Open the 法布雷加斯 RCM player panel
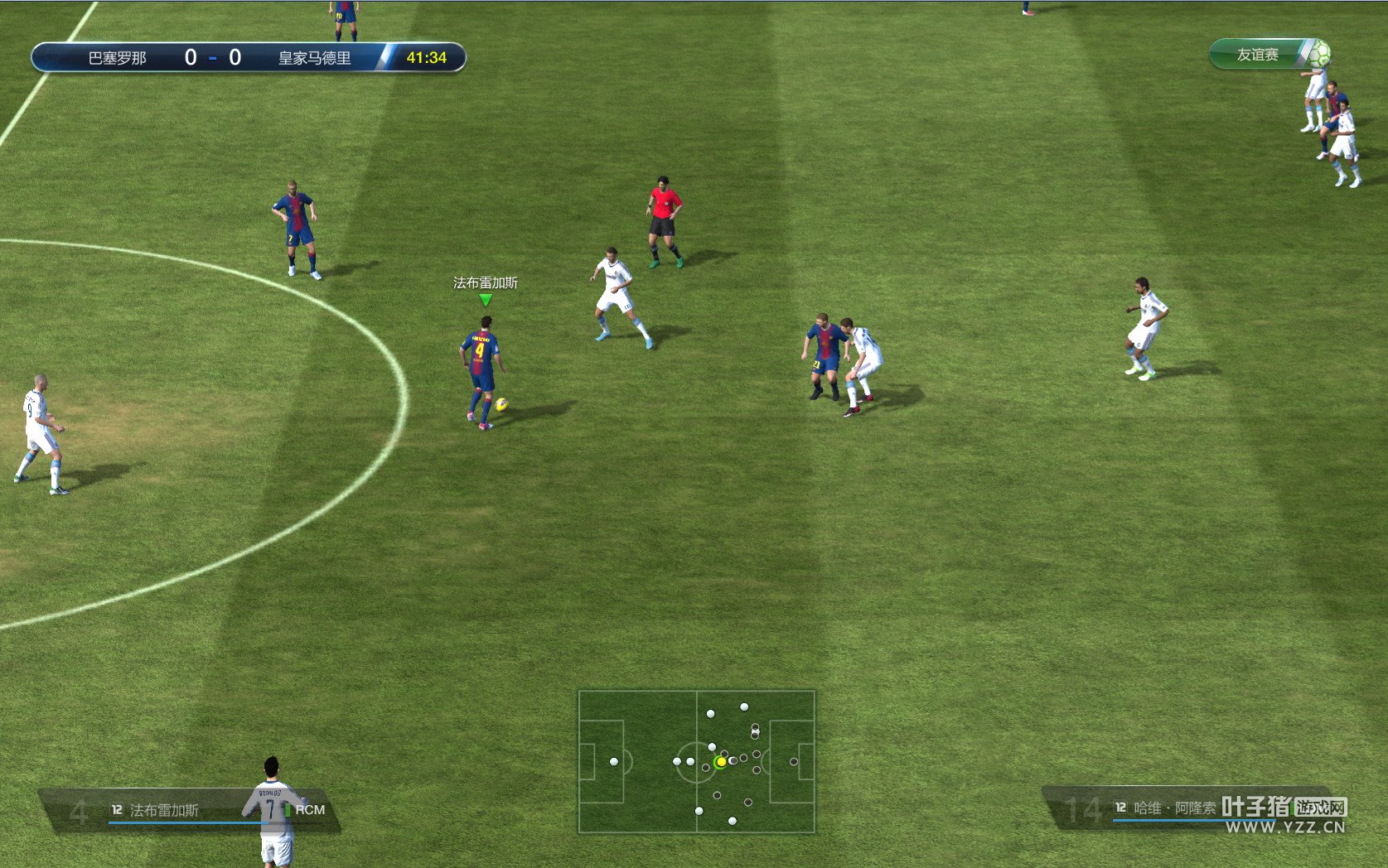 tap(191, 810)
